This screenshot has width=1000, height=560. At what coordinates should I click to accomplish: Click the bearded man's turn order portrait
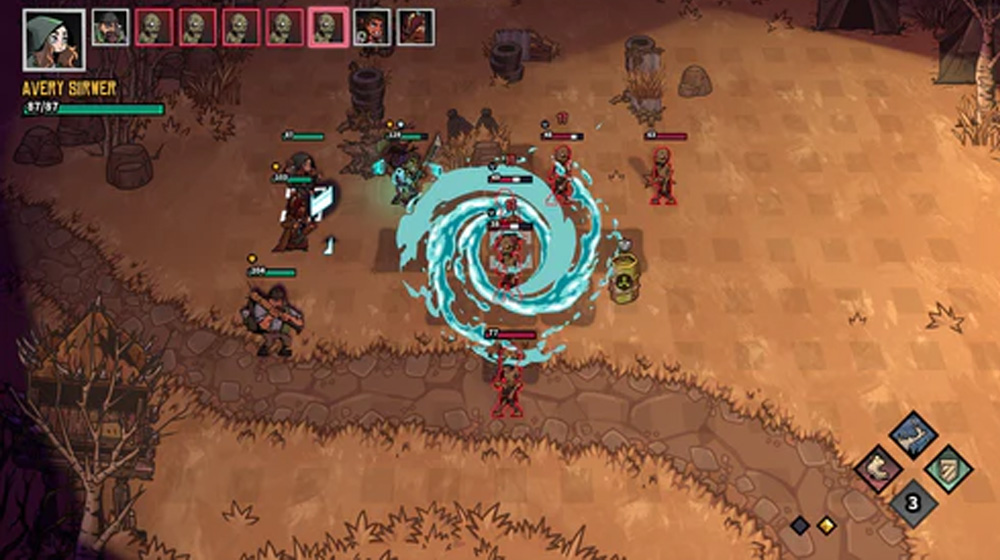(x=111, y=28)
